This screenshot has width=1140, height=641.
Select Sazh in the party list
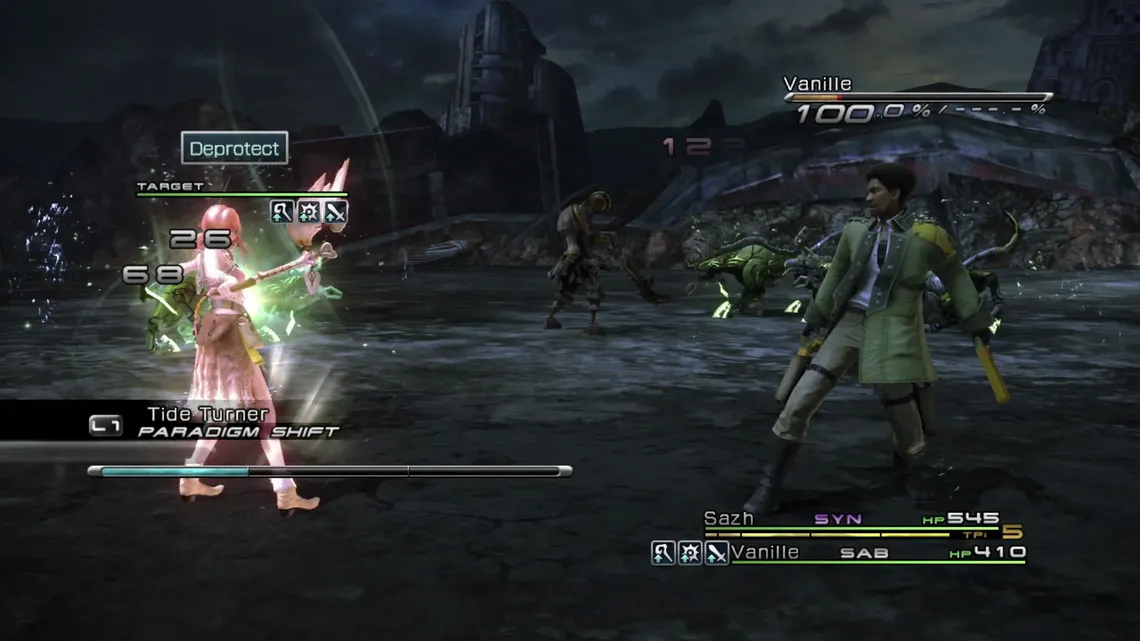728,519
